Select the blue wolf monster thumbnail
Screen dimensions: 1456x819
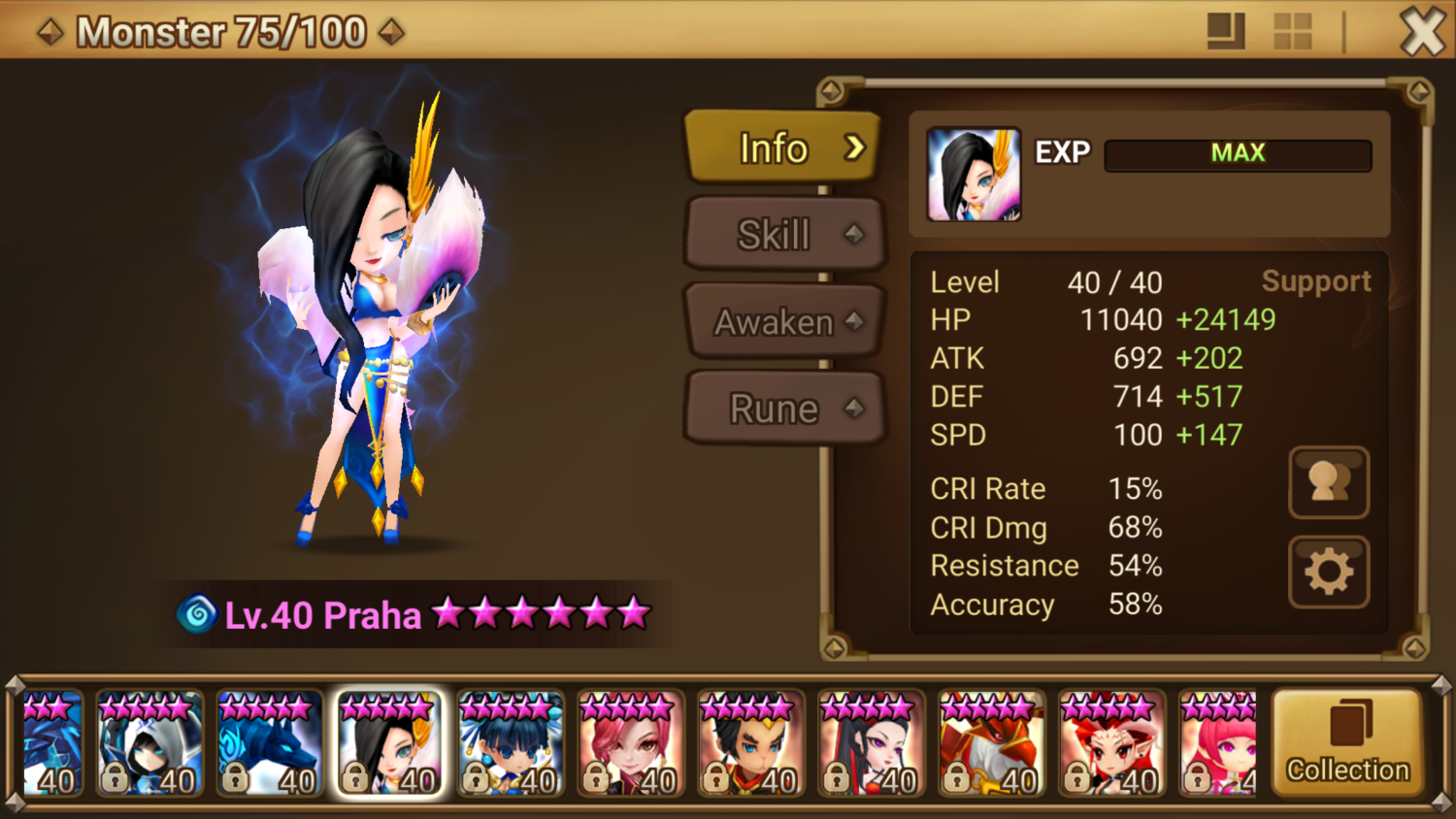[x=270, y=744]
